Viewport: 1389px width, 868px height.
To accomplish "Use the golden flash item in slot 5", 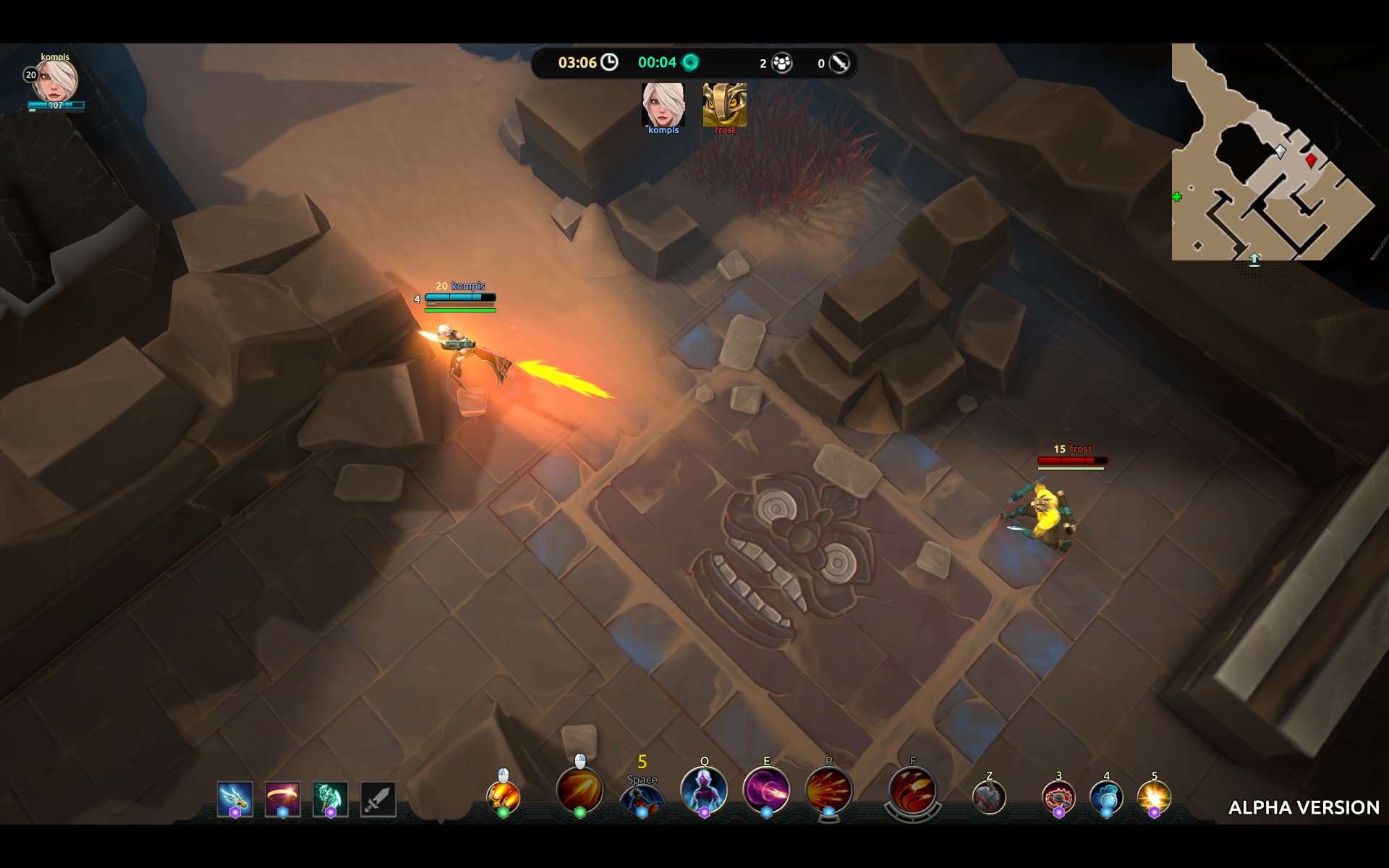I will (x=1154, y=797).
